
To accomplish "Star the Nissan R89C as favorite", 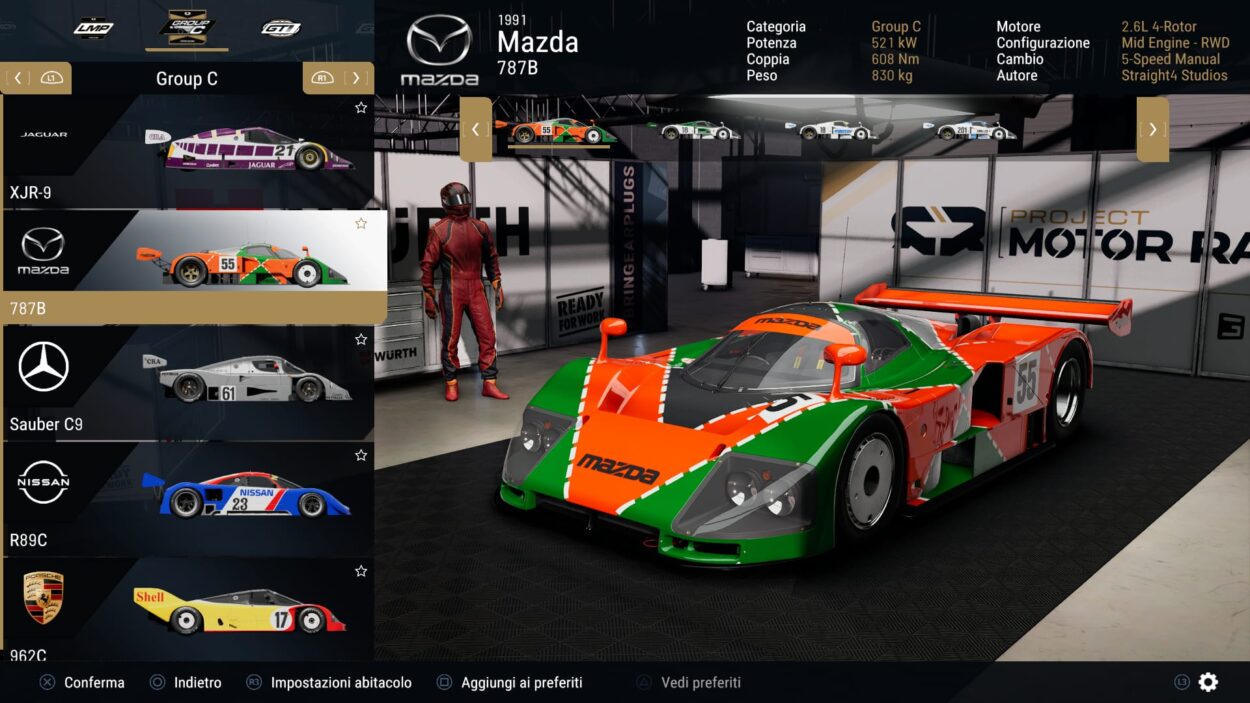I will click(361, 456).
